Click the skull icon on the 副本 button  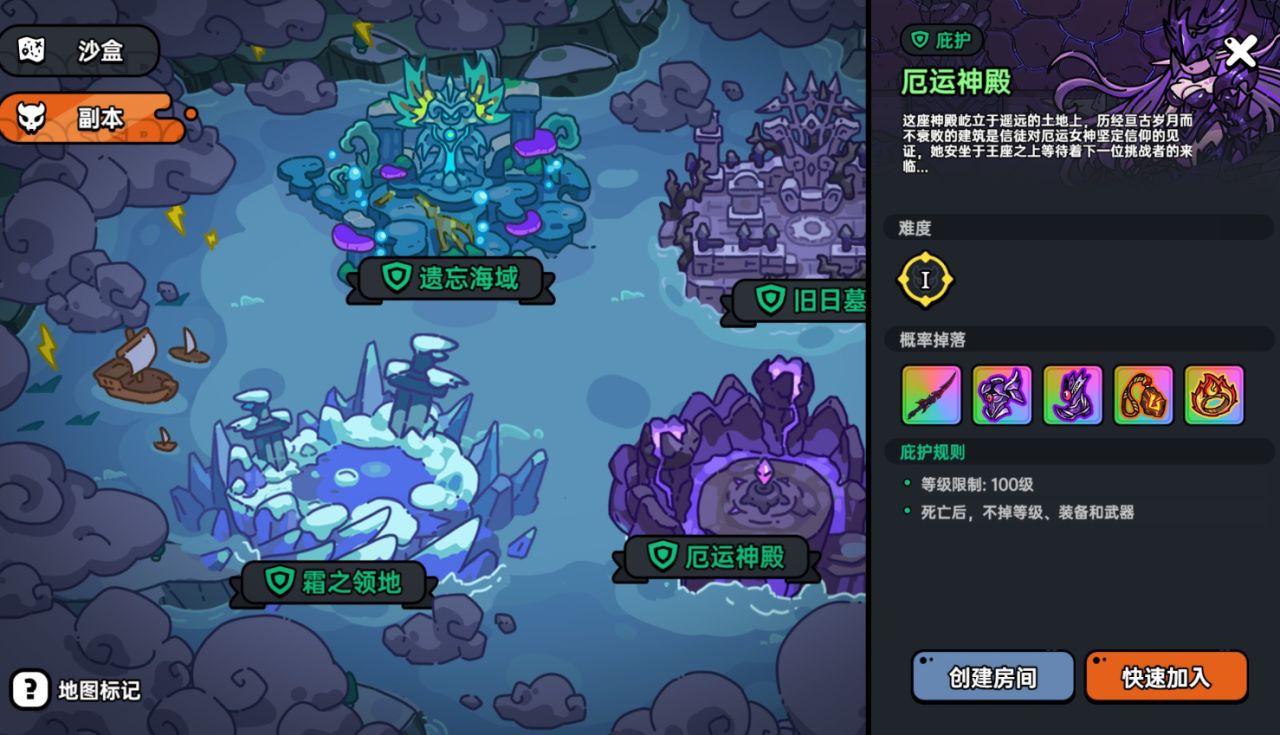30,116
